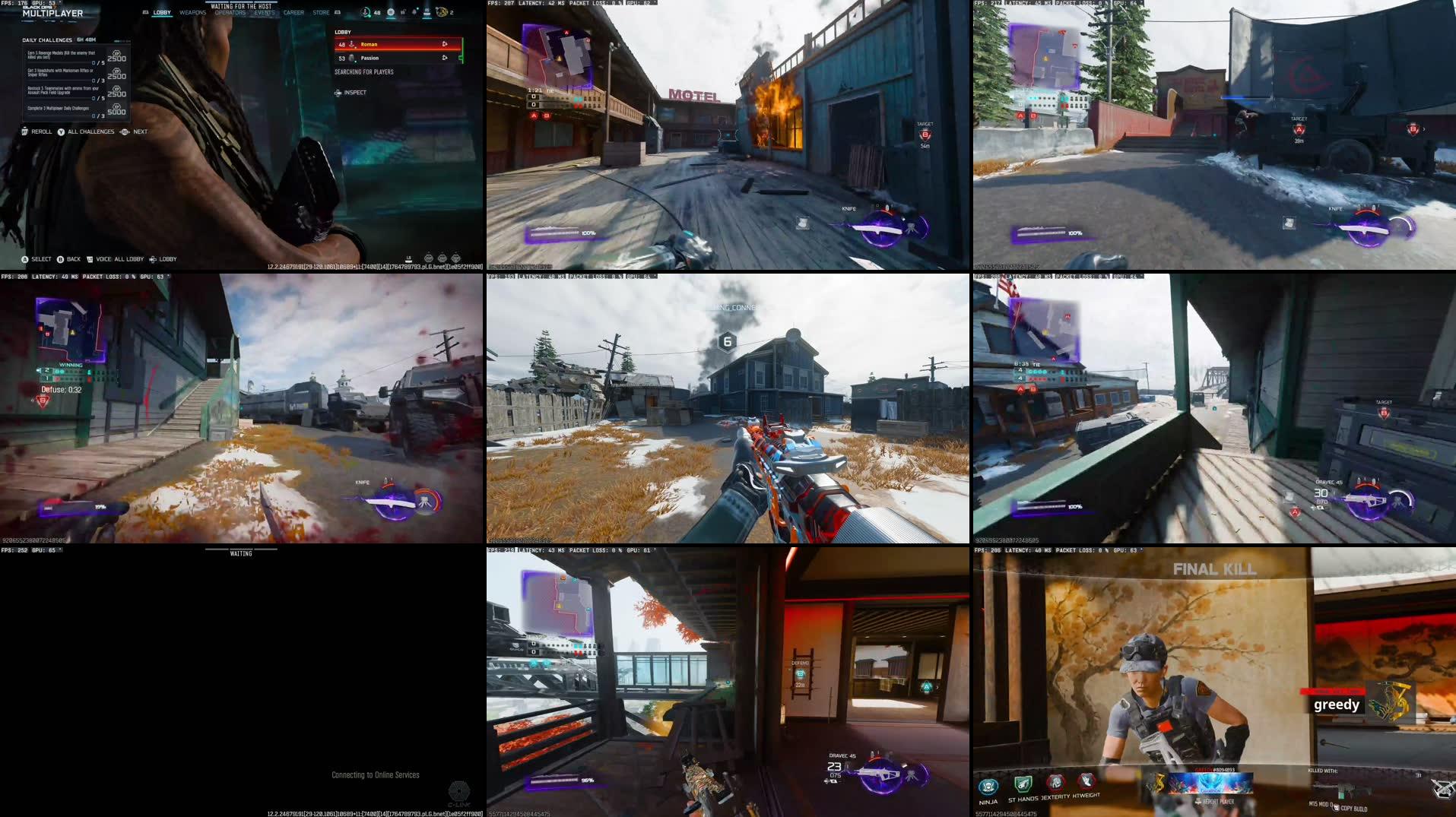Click the Dexterity medal icon
The width and height of the screenshot is (1456, 817).
(x=1055, y=784)
